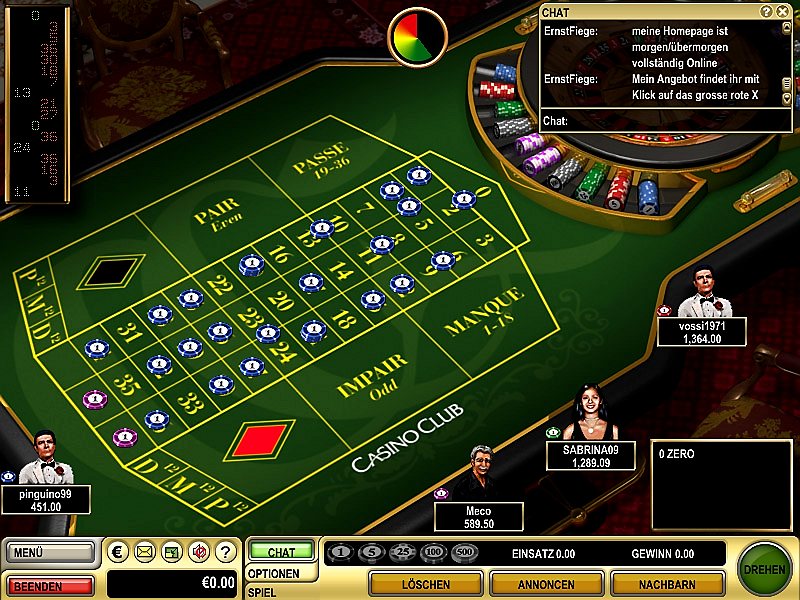This screenshot has height=600, width=800.
Task: Open the ANNONCEN bets panel
Action: (546, 584)
